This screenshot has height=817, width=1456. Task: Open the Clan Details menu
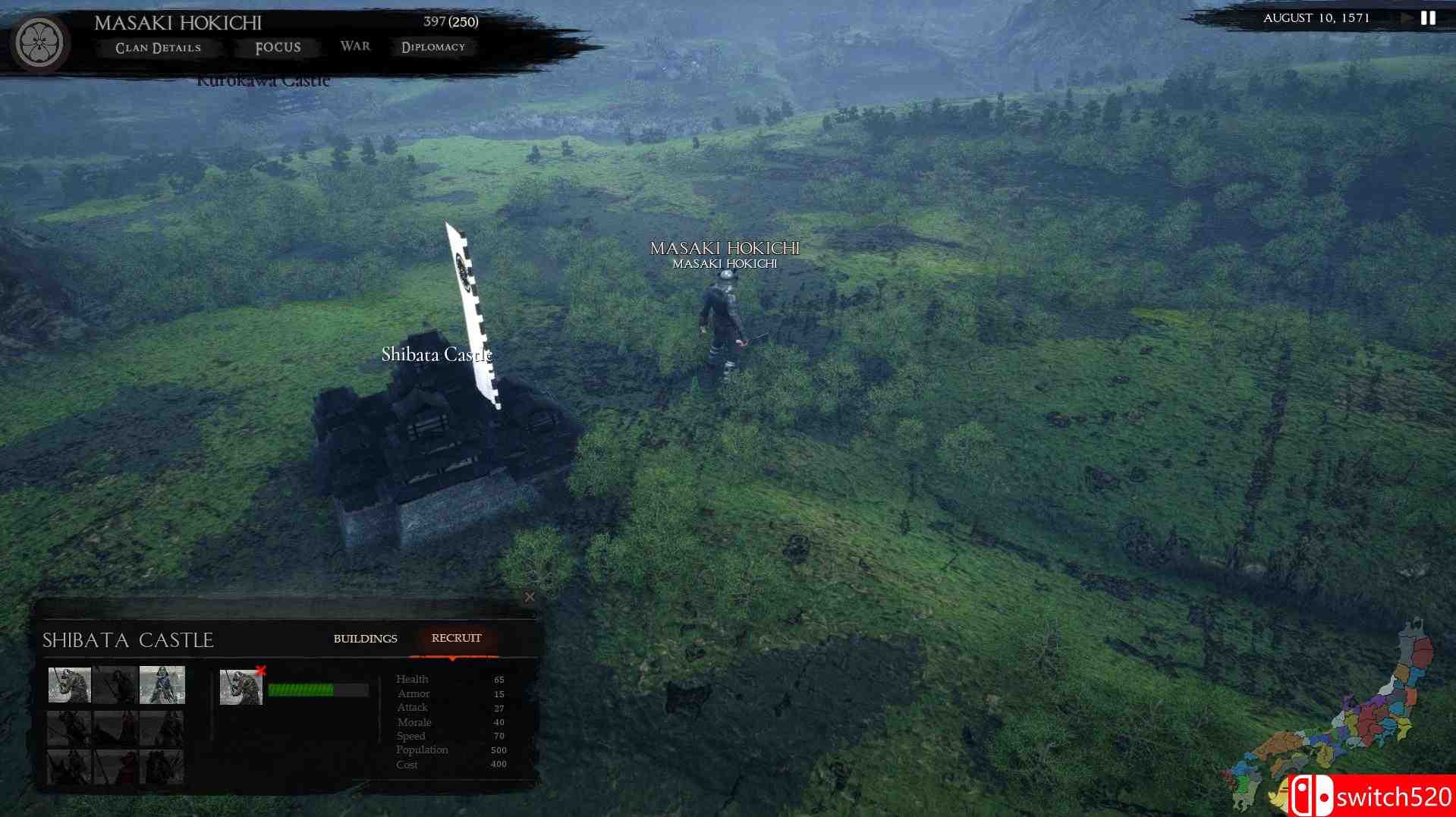coord(158,48)
